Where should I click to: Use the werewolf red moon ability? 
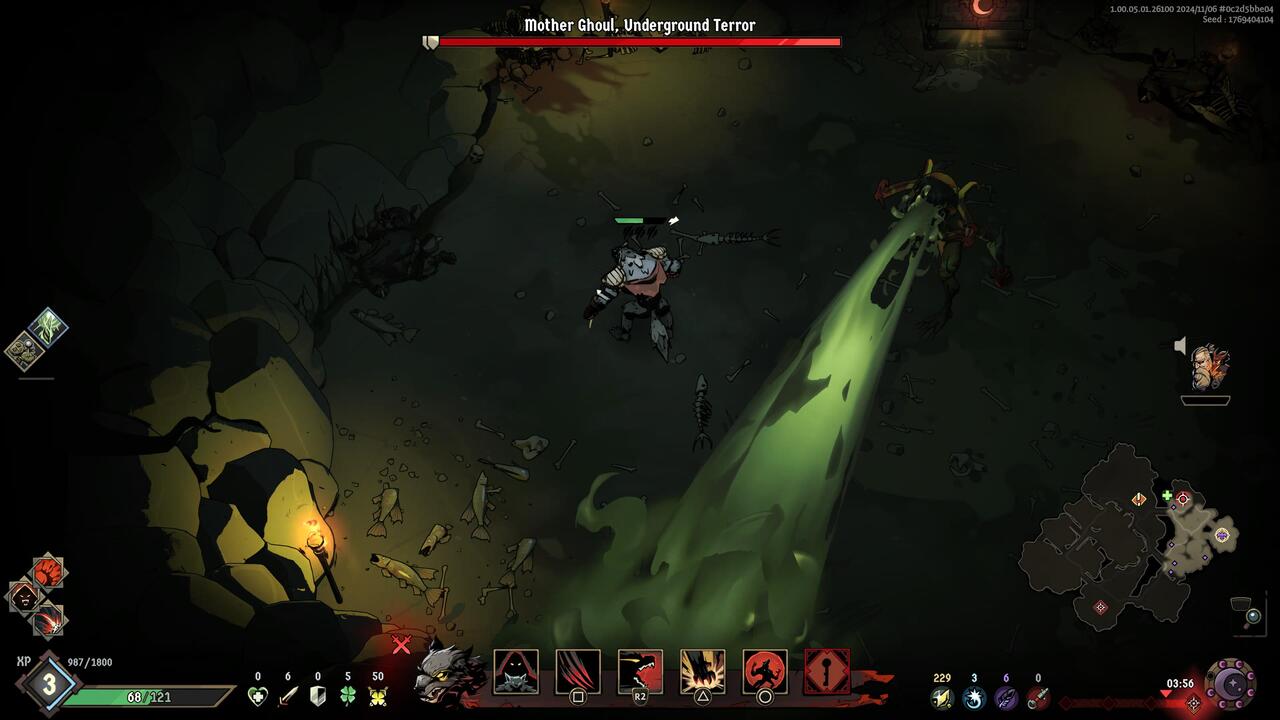tap(765, 672)
